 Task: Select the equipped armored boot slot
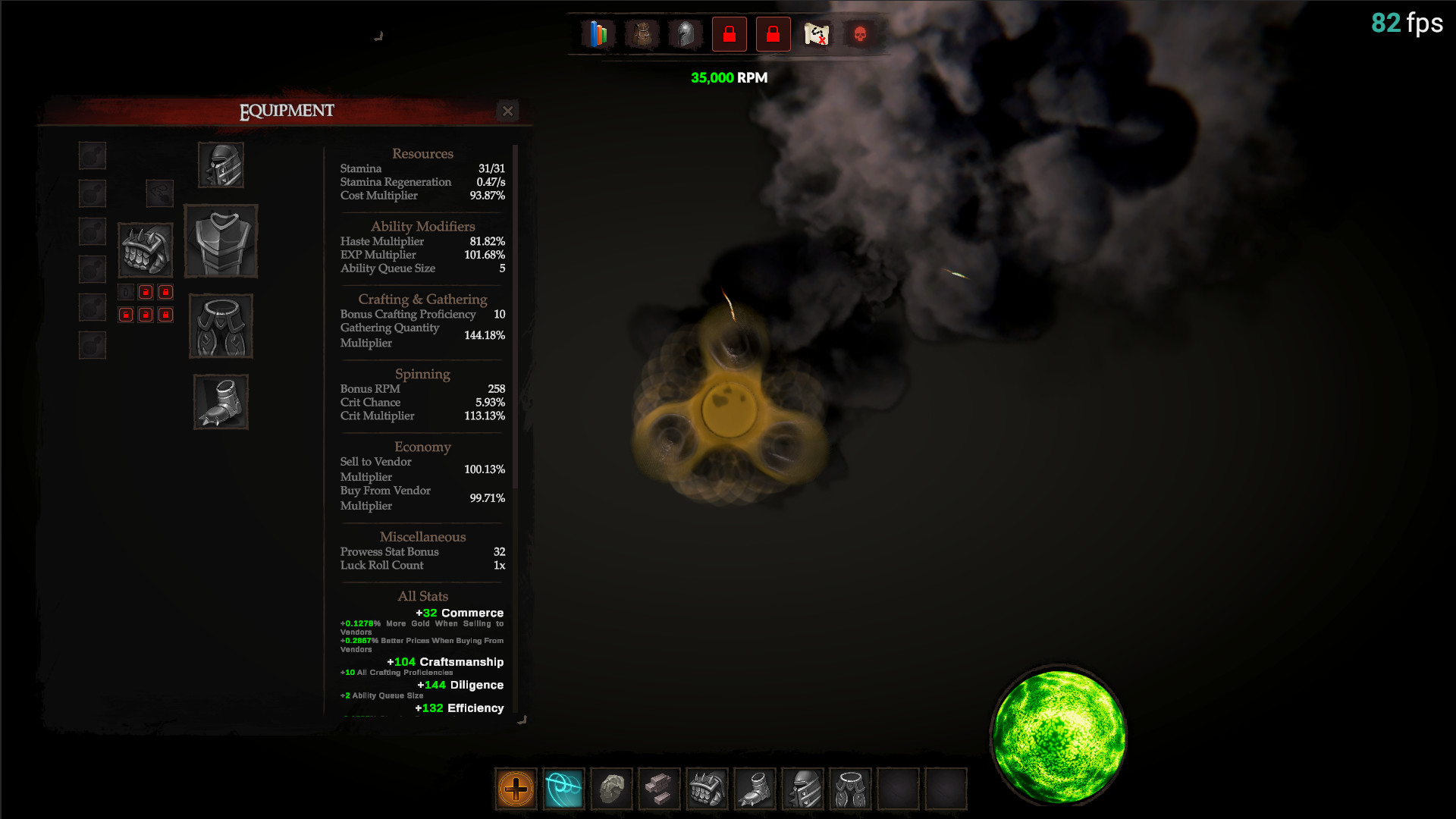coord(221,402)
